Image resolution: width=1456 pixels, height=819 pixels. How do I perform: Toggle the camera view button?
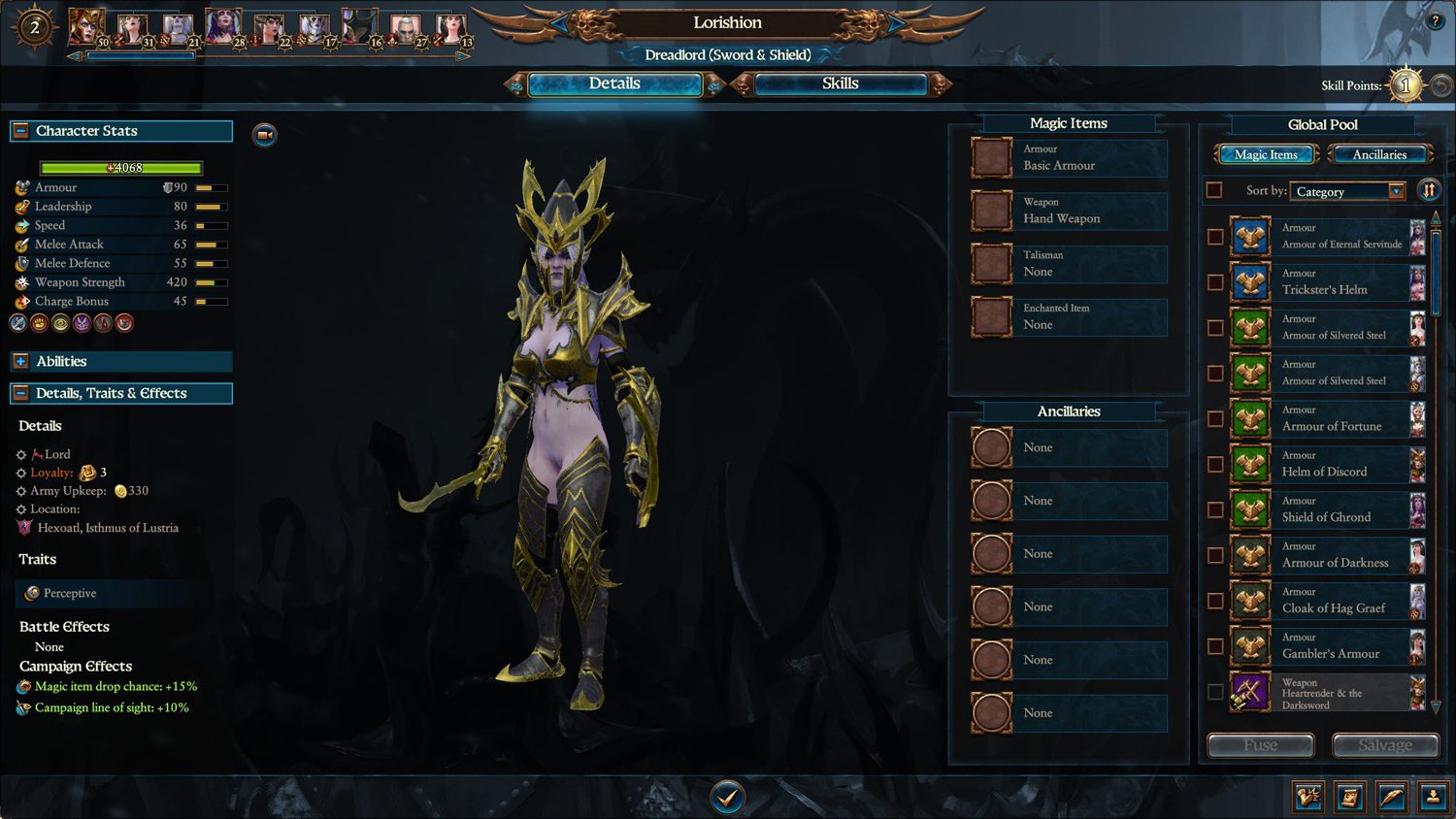pos(264,135)
